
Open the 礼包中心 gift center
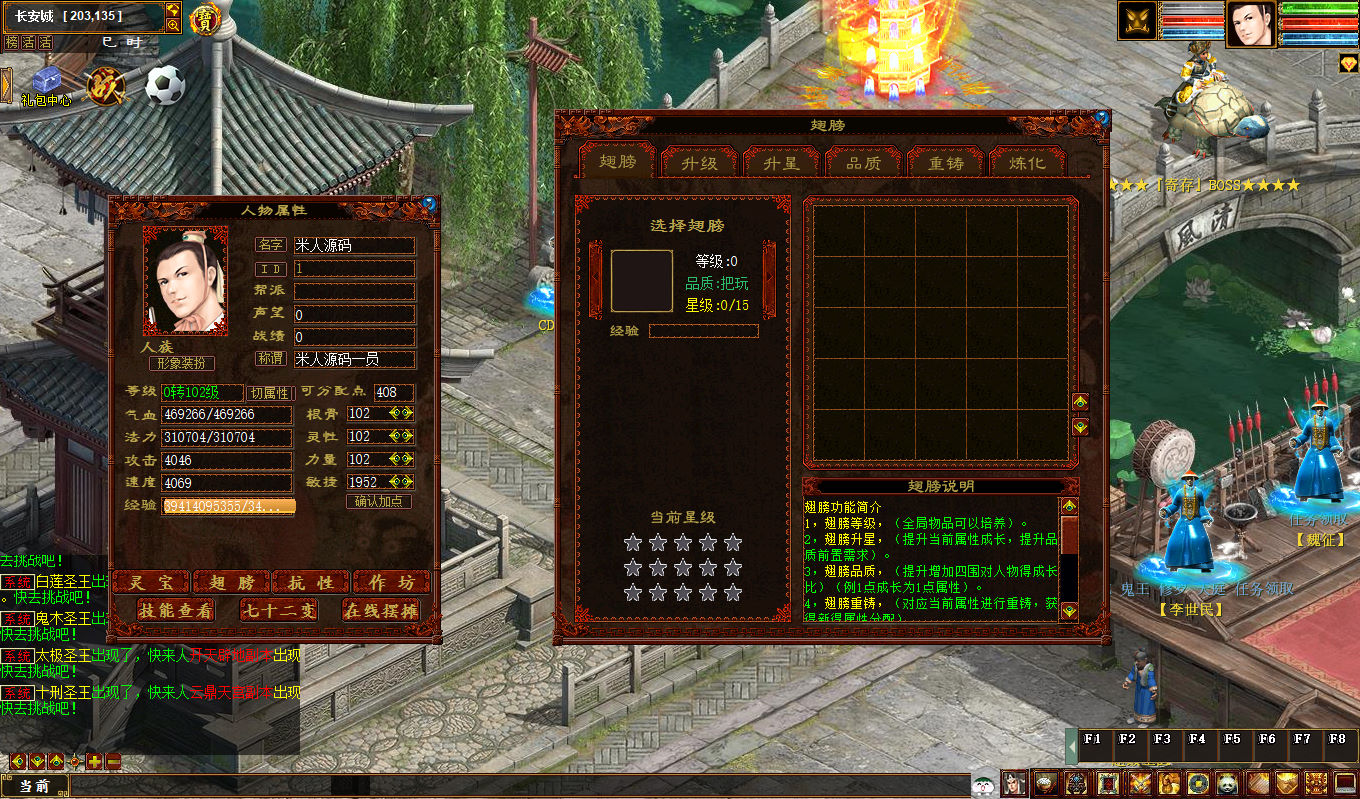pyautogui.click(x=46, y=86)
